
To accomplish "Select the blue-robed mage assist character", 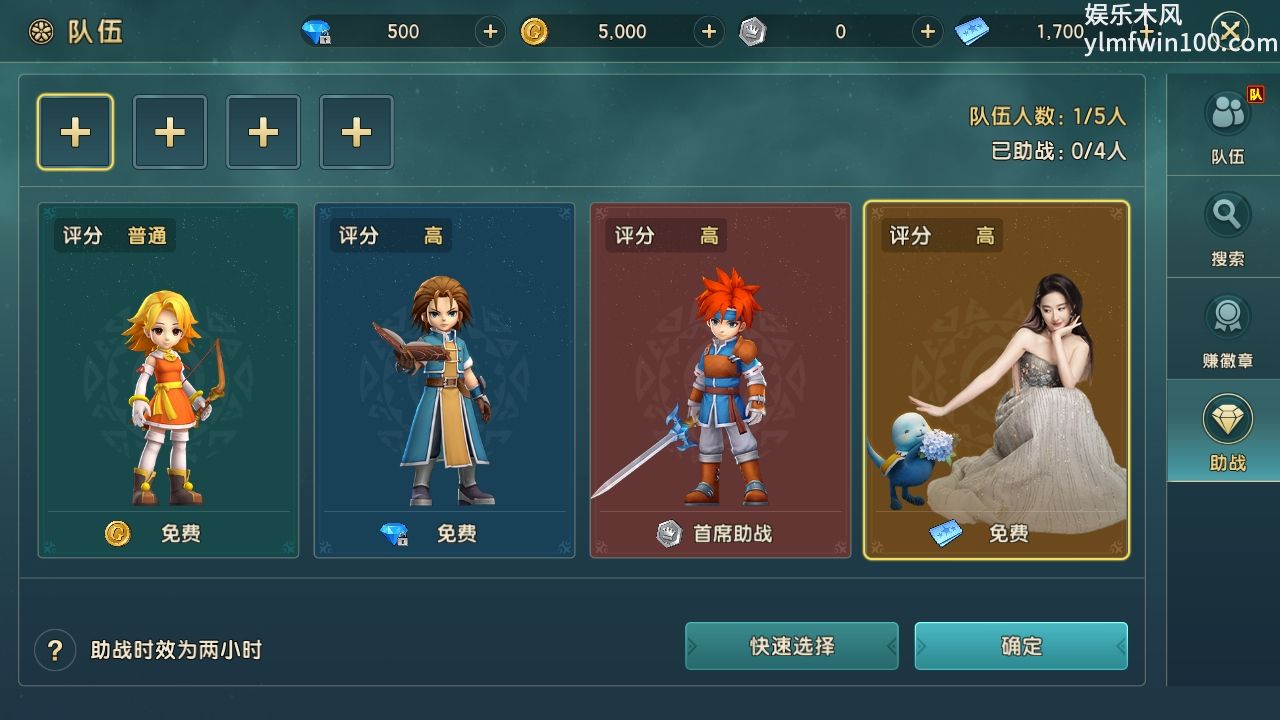I will [444, 380].
